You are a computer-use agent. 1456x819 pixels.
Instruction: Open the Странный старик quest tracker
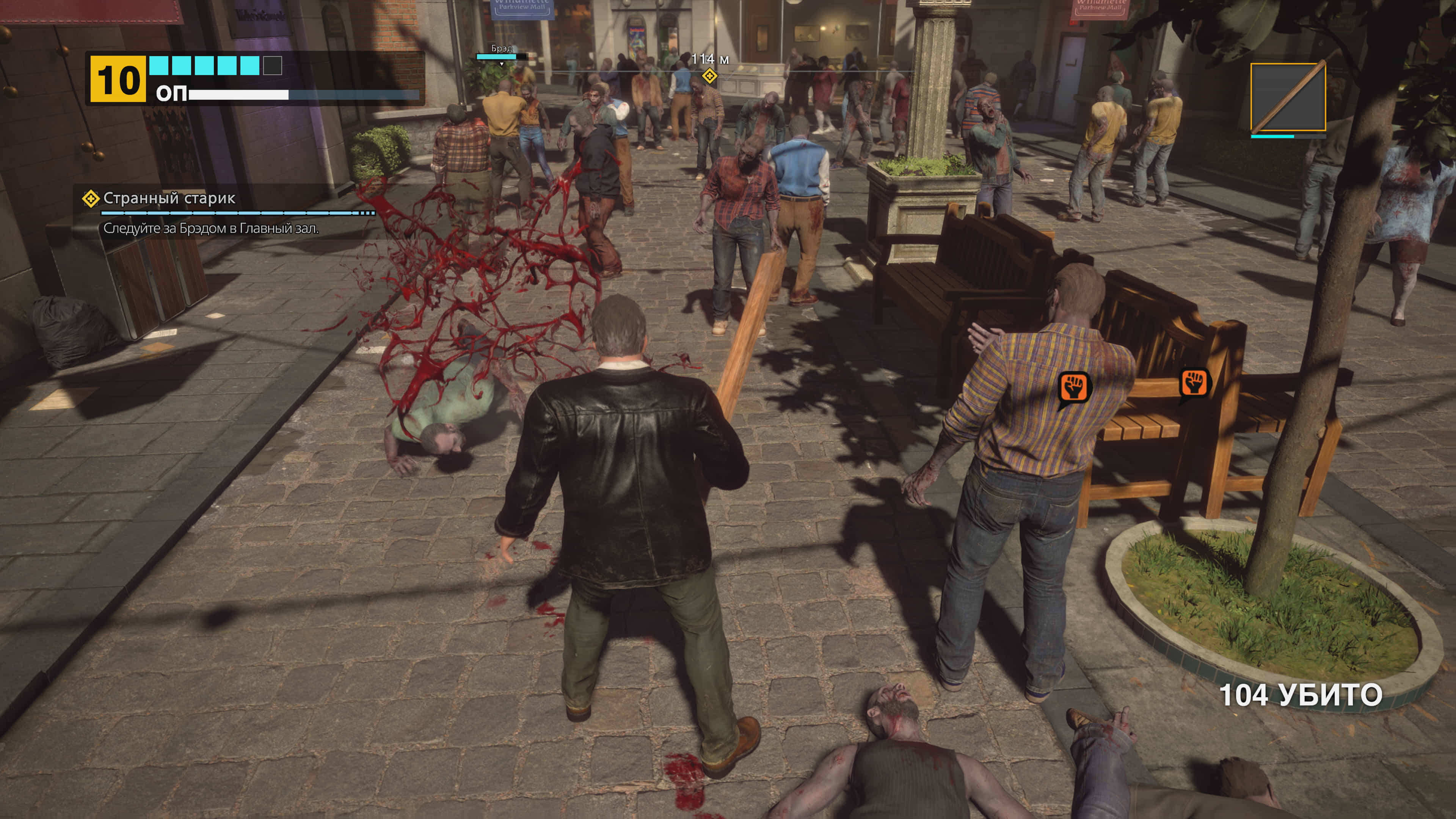[x=169, y=198]
